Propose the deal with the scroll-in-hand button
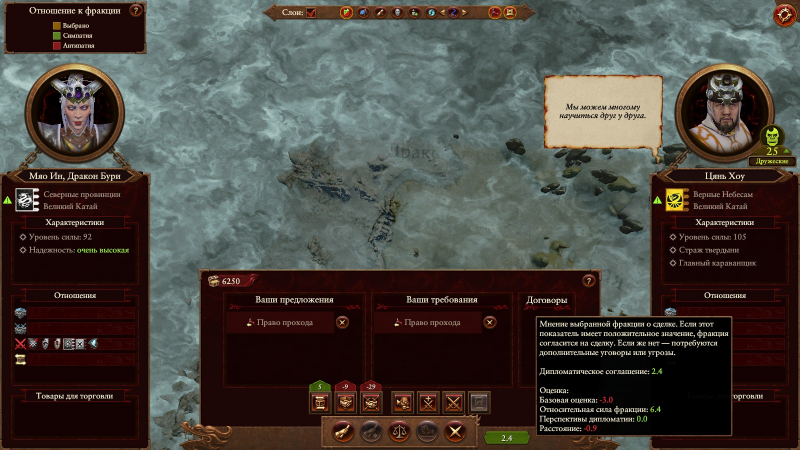This screenshot has width=800, height=450. (x=343, y=431)
